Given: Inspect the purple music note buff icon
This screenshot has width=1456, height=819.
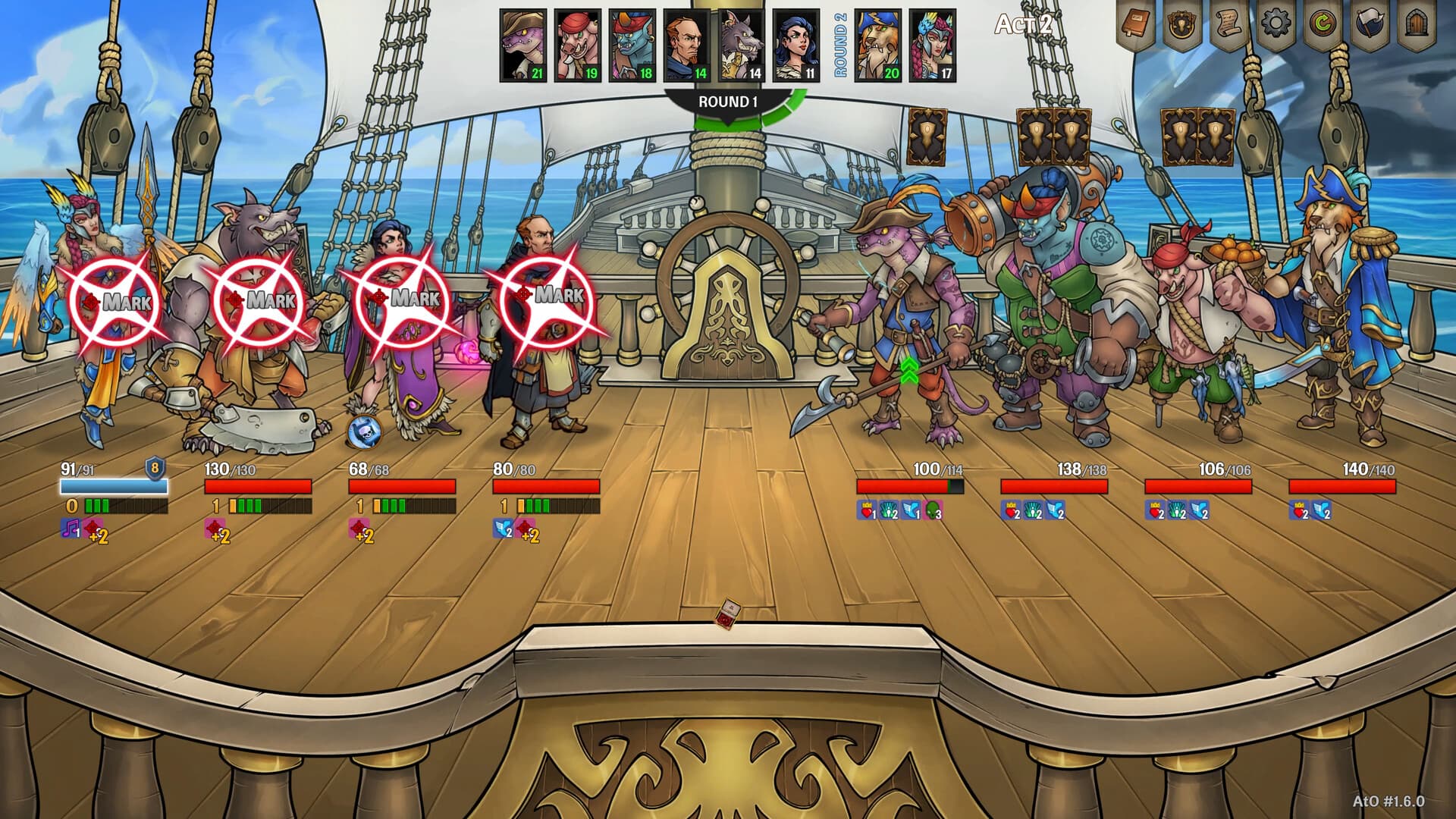Looking at the screenshot, I should point(71,528).
